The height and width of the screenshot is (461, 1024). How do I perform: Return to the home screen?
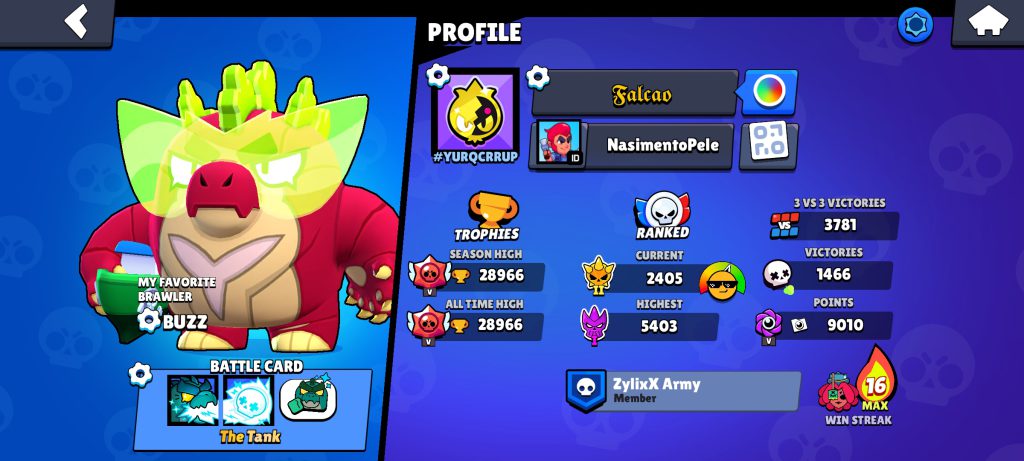click(x=986, y=22)
